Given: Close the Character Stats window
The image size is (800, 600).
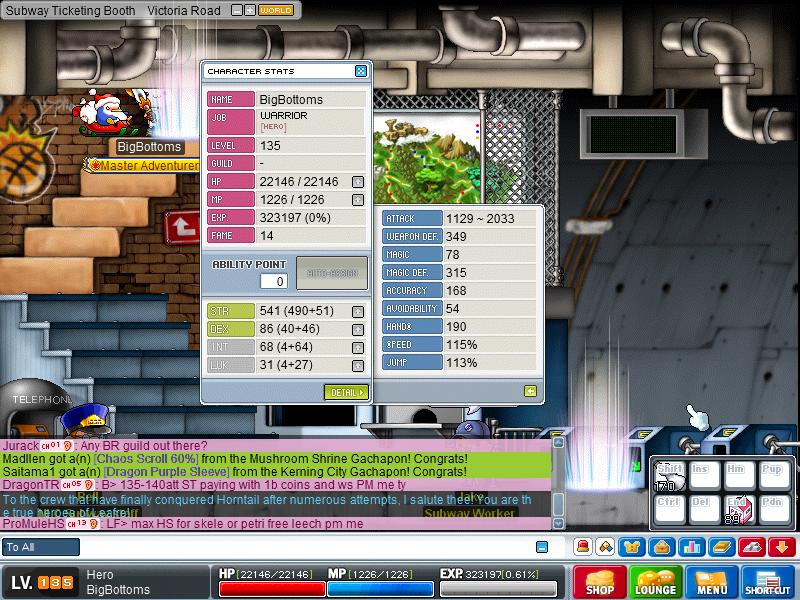Looking at the screenshot, I should (x=361, y=71).
